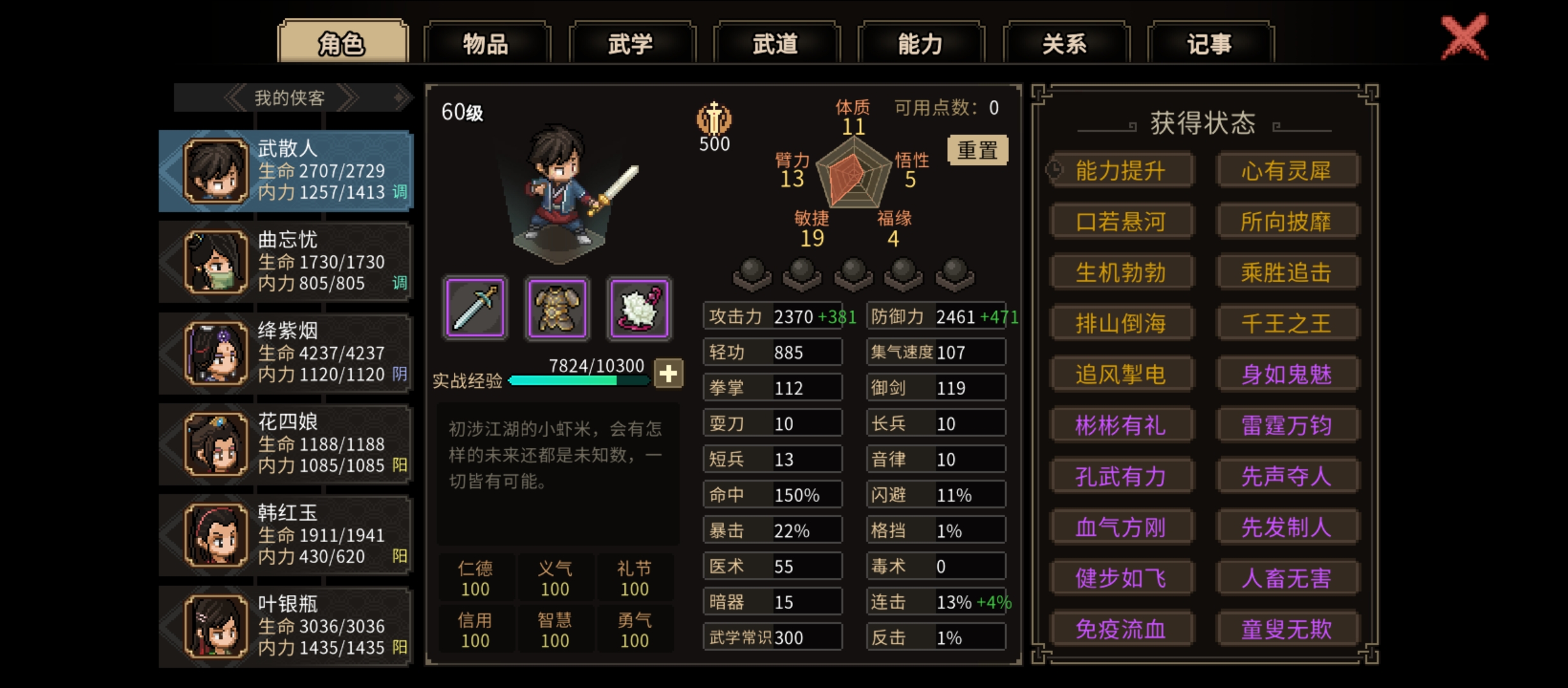Select party member 曲忘忧
1568x688 pixels.
coord(287,262)
